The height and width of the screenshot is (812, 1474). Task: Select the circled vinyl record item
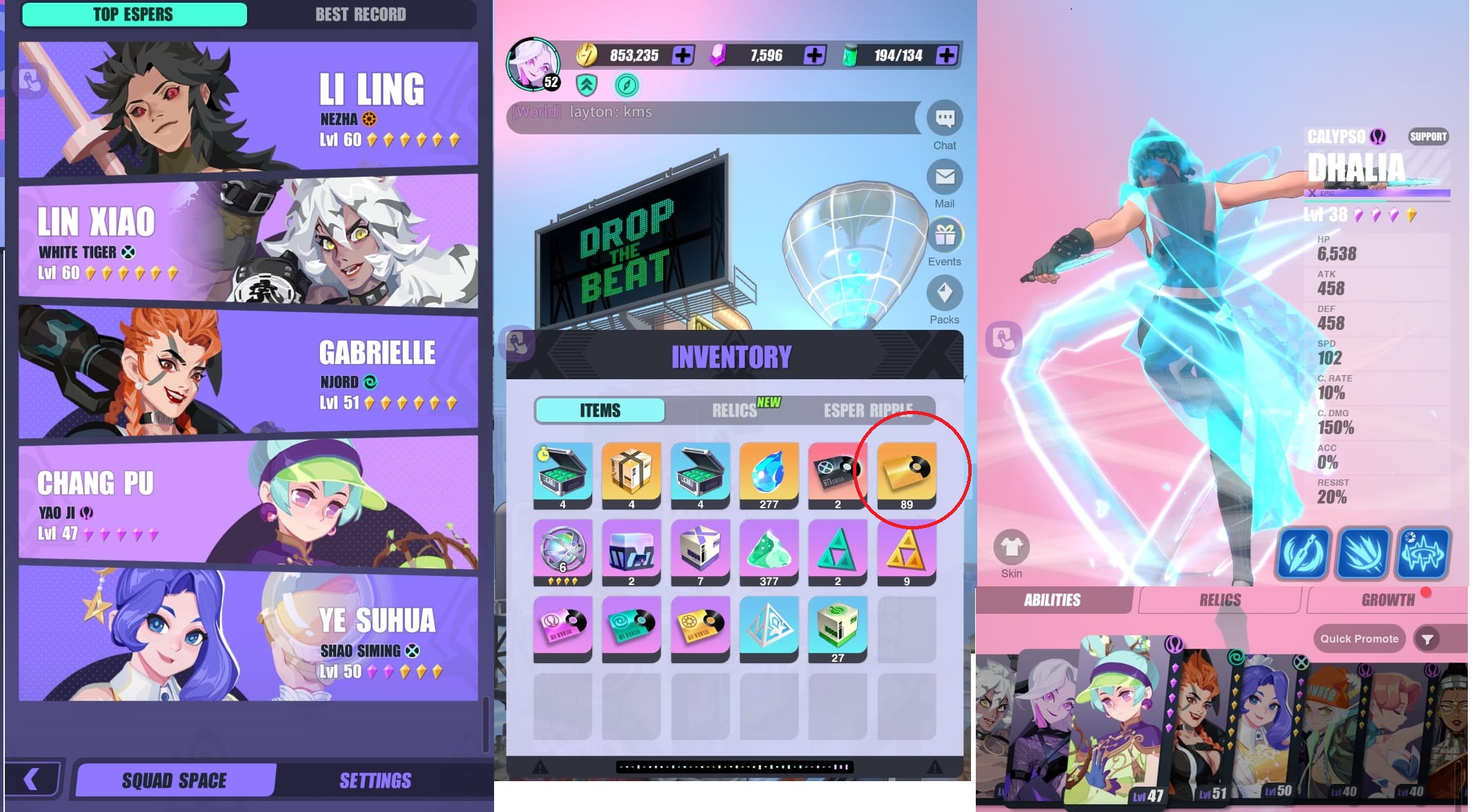tap(906, 472)
